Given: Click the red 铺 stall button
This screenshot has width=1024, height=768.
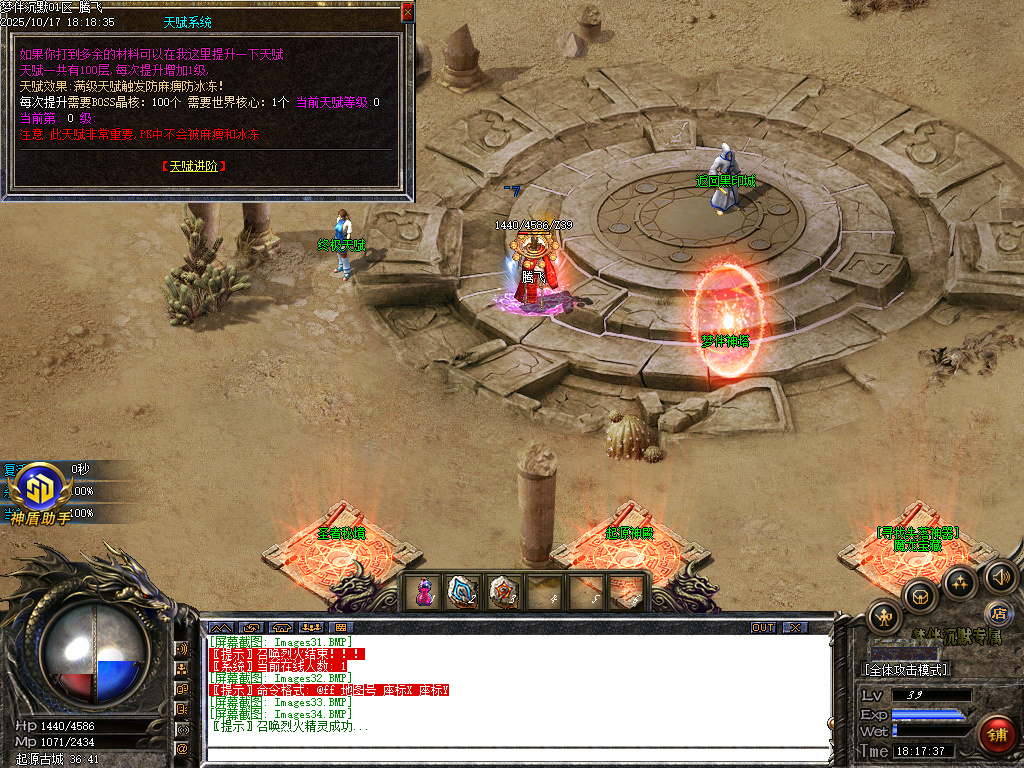Looking at the screenshot, I should click(x=996, y=735).
